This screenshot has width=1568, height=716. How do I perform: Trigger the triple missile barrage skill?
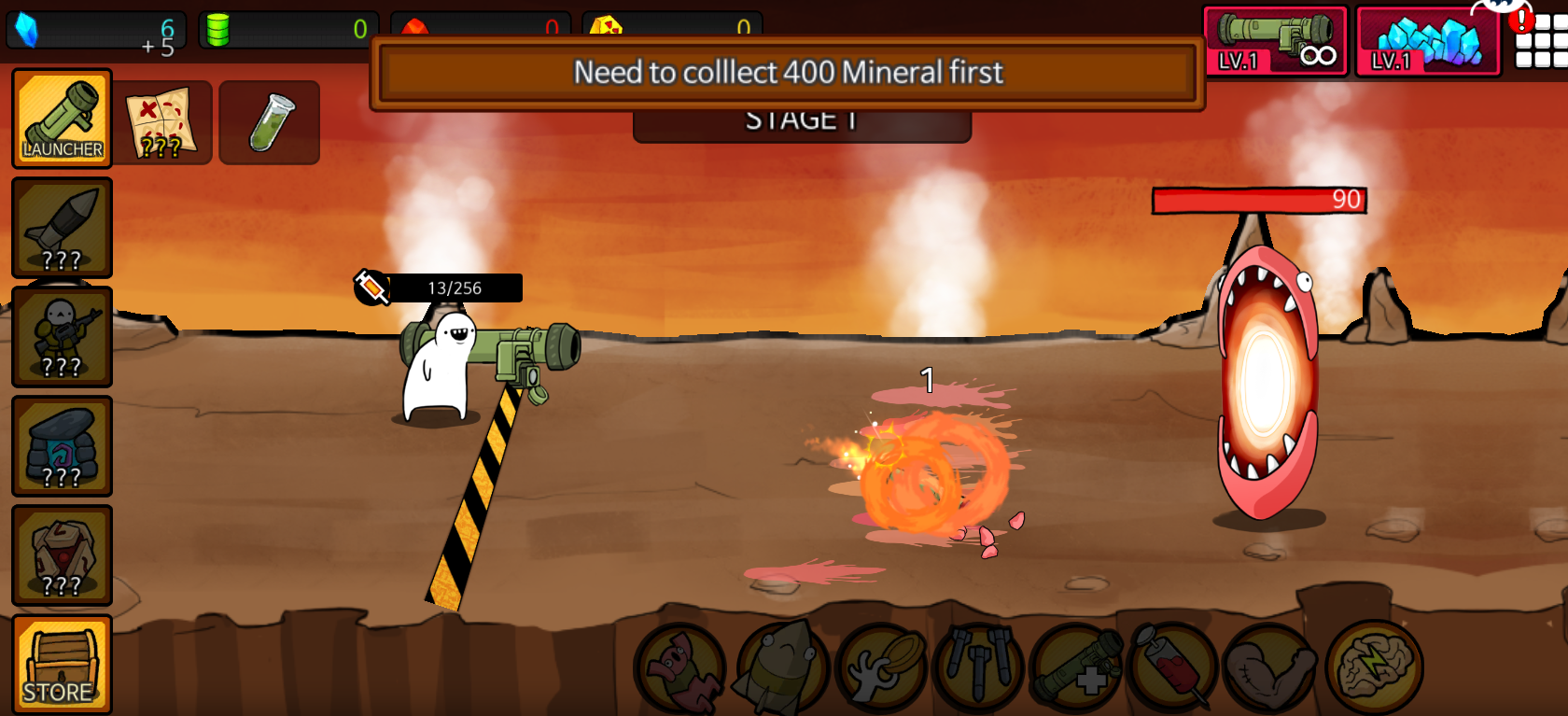pyautogui.click(x=975, y=667)
